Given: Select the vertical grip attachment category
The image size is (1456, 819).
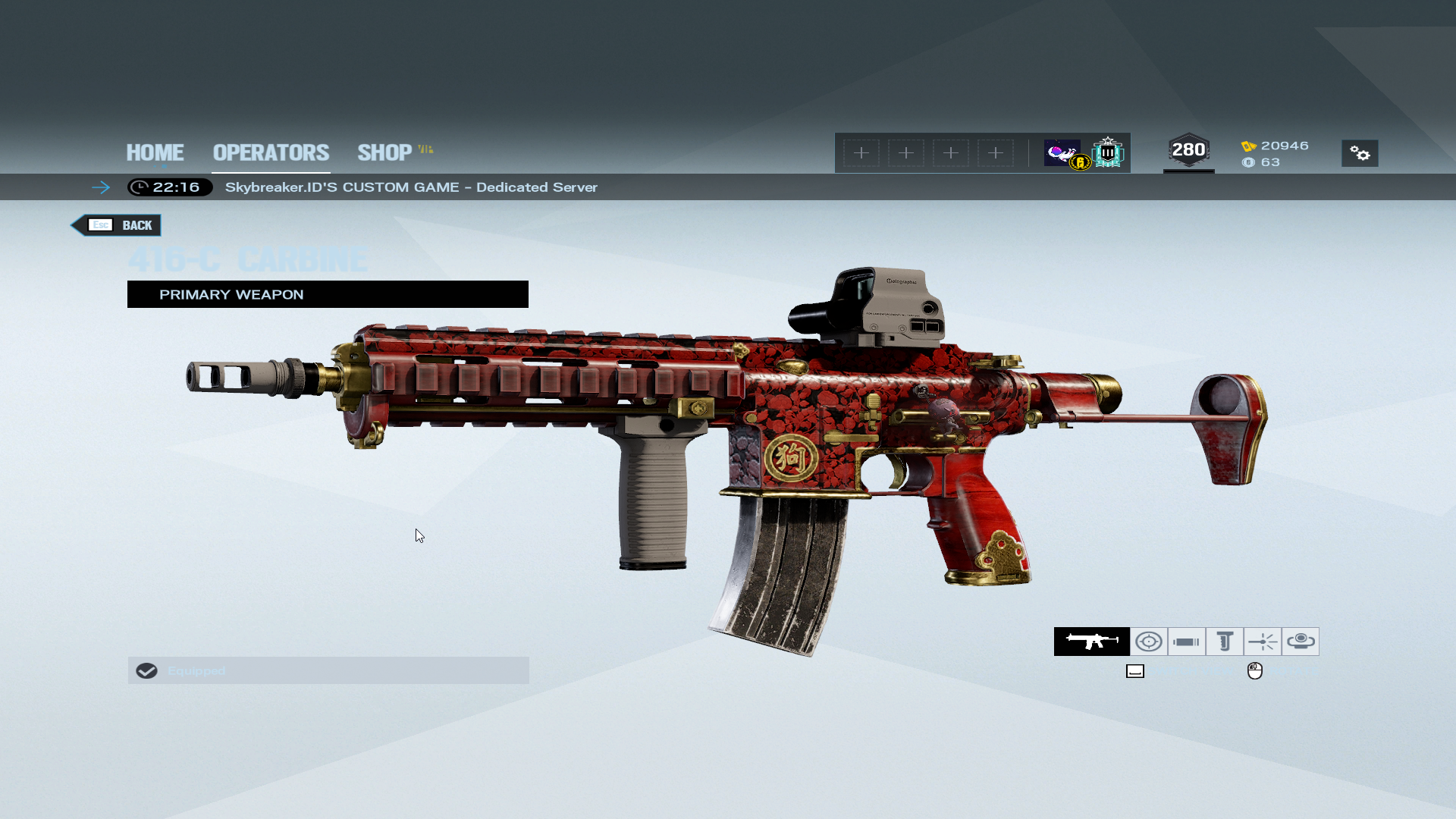Looking at the screenshot, I should tap(1224, 642).
